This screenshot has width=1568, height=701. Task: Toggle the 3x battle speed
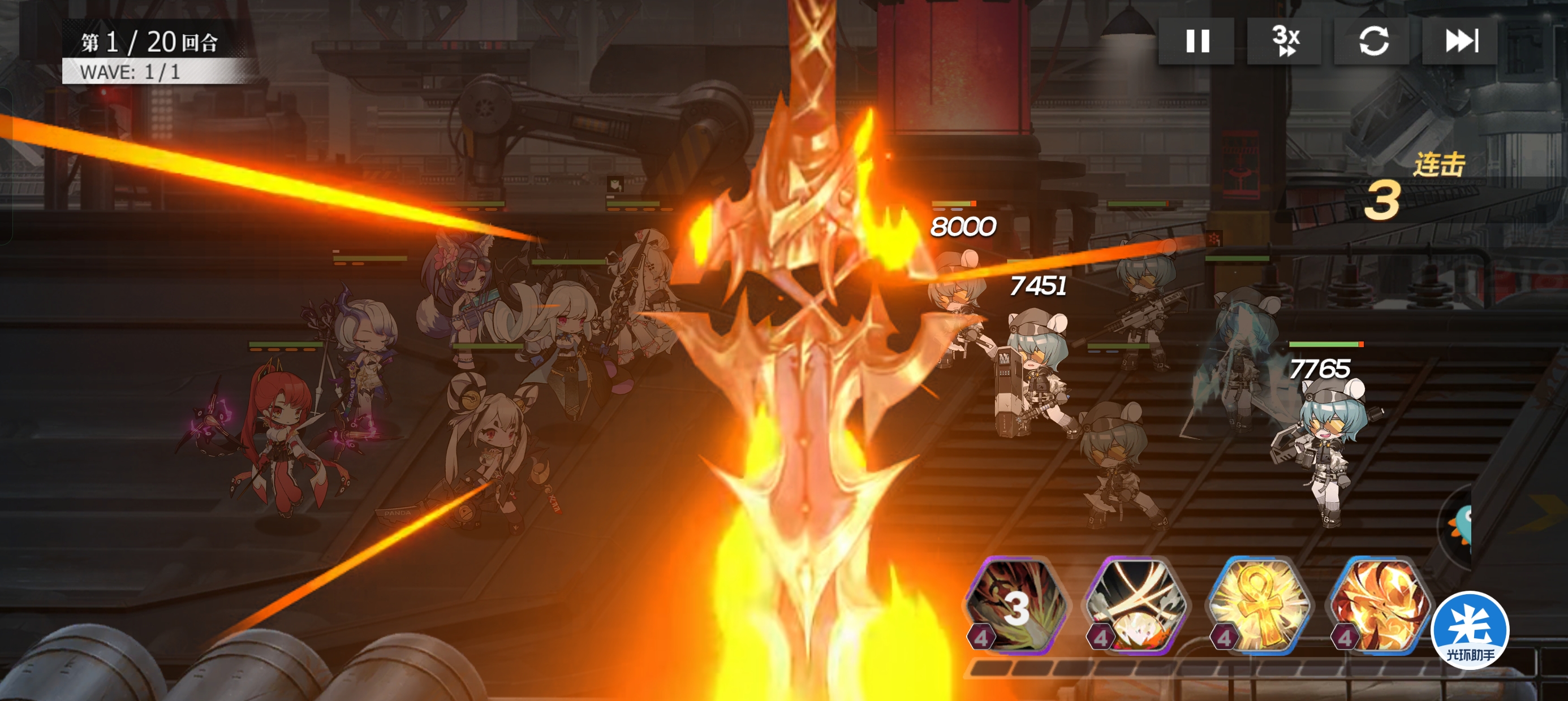pos(1285,41)
